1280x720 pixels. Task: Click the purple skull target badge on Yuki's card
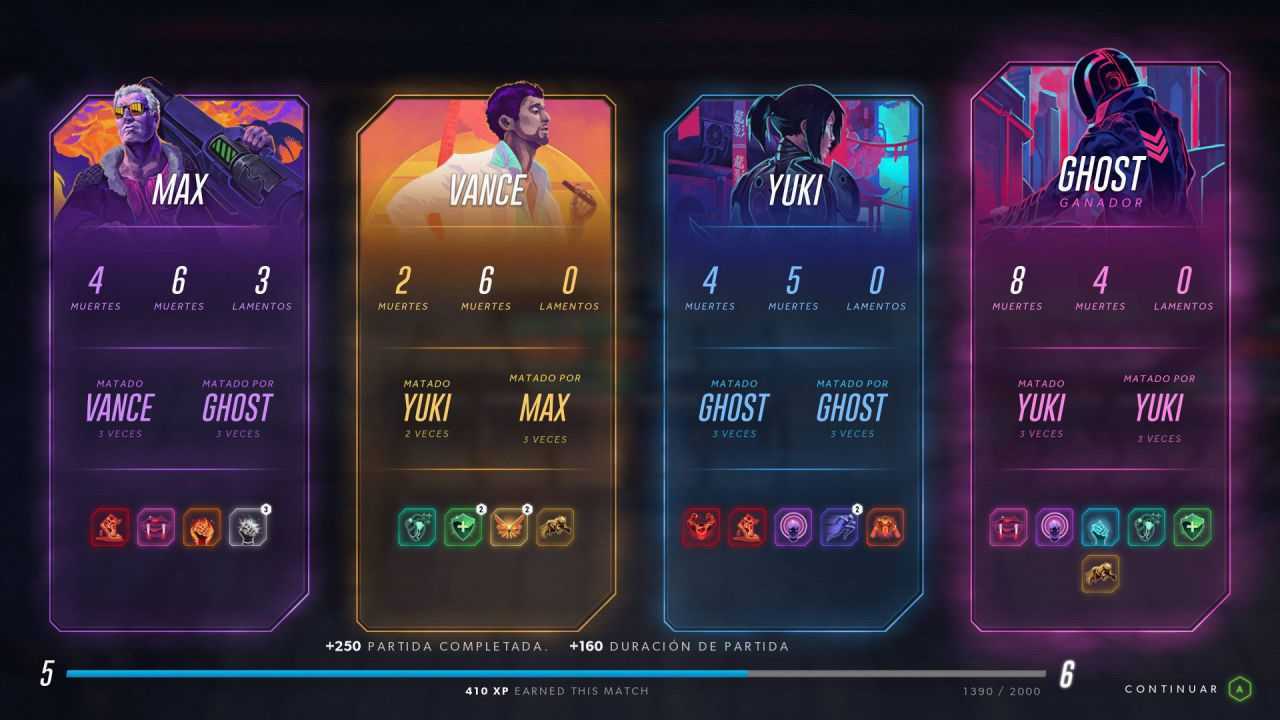[792, 527]
